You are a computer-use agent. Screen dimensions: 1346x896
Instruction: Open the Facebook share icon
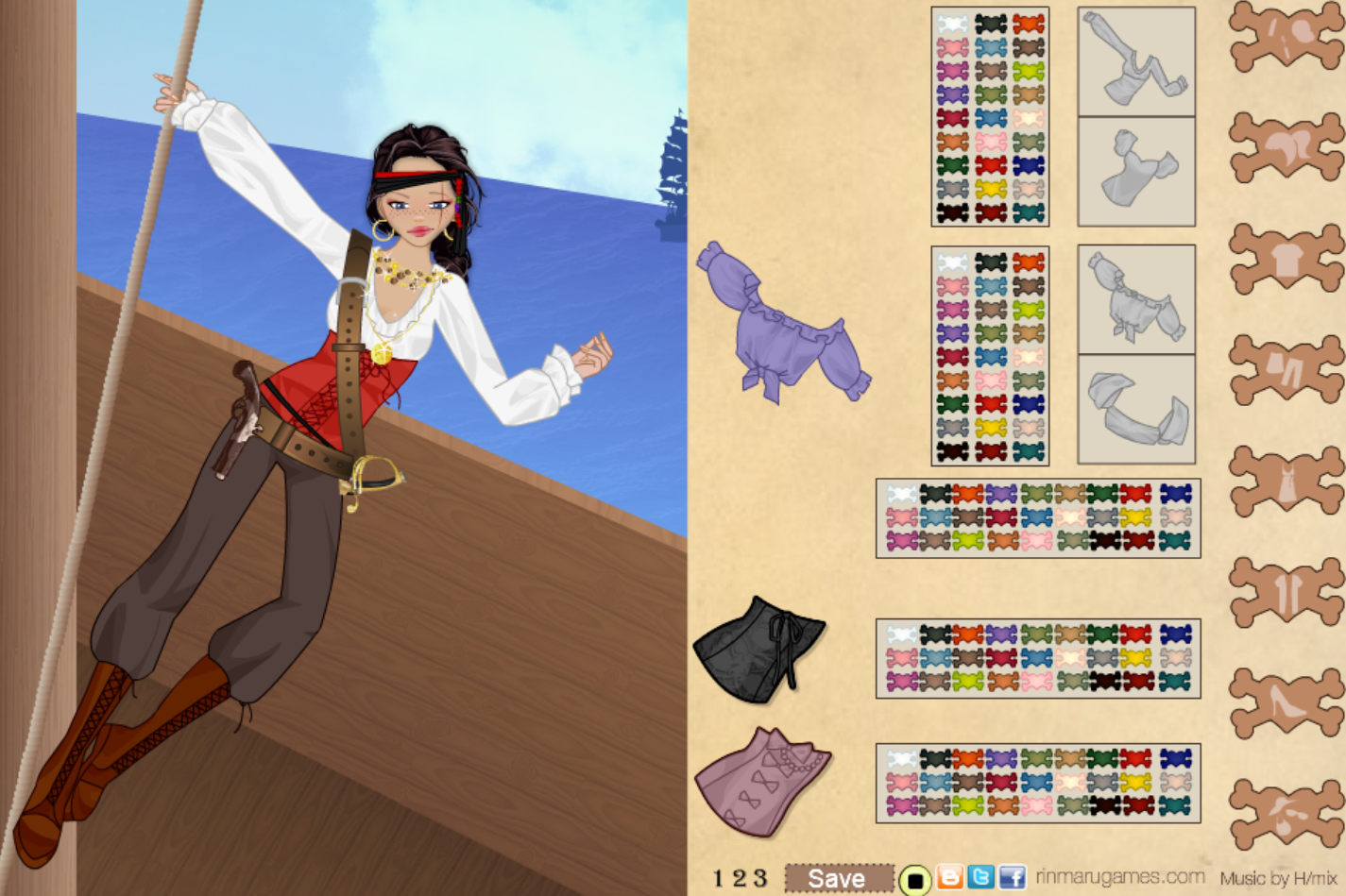pyautogui.click(x=1012, y=876)
